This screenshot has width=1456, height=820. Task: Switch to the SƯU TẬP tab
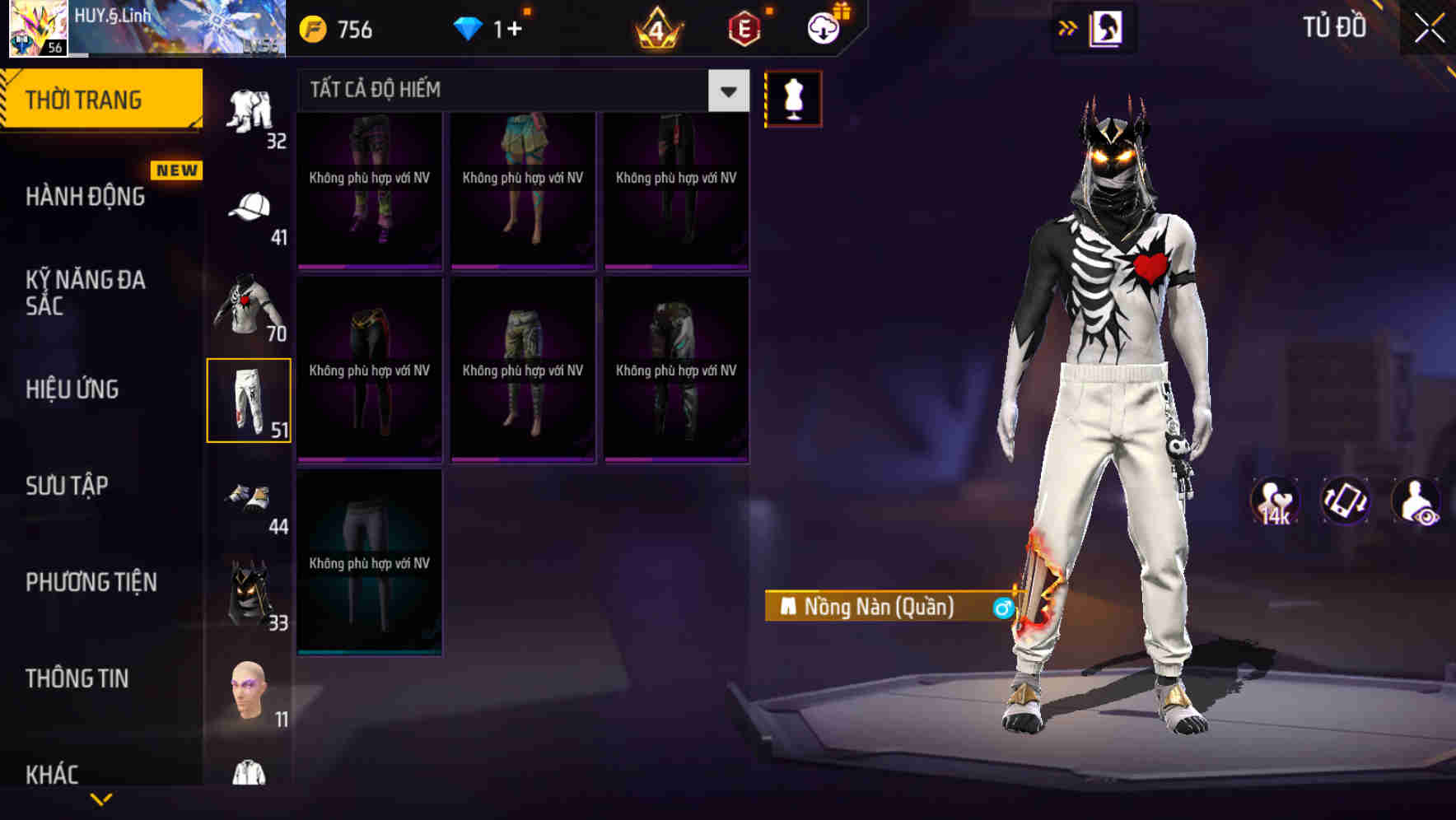pos(70,486)
